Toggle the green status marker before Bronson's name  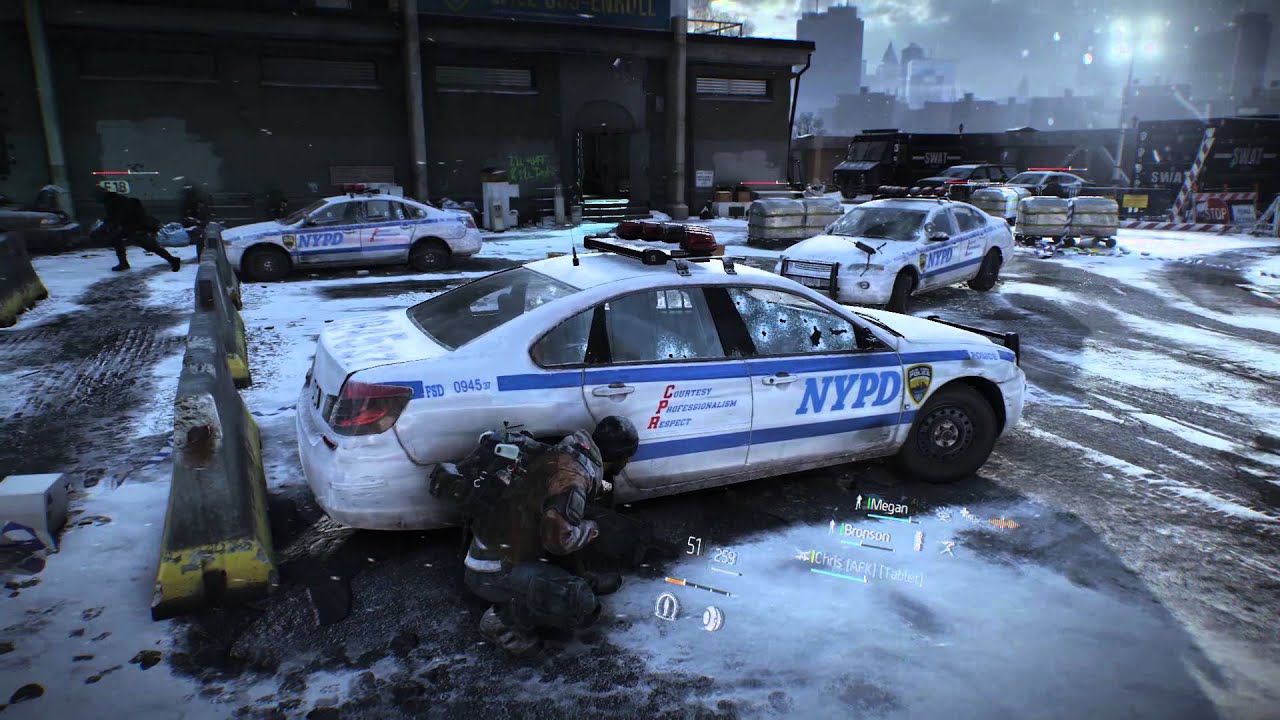(841, 530)
